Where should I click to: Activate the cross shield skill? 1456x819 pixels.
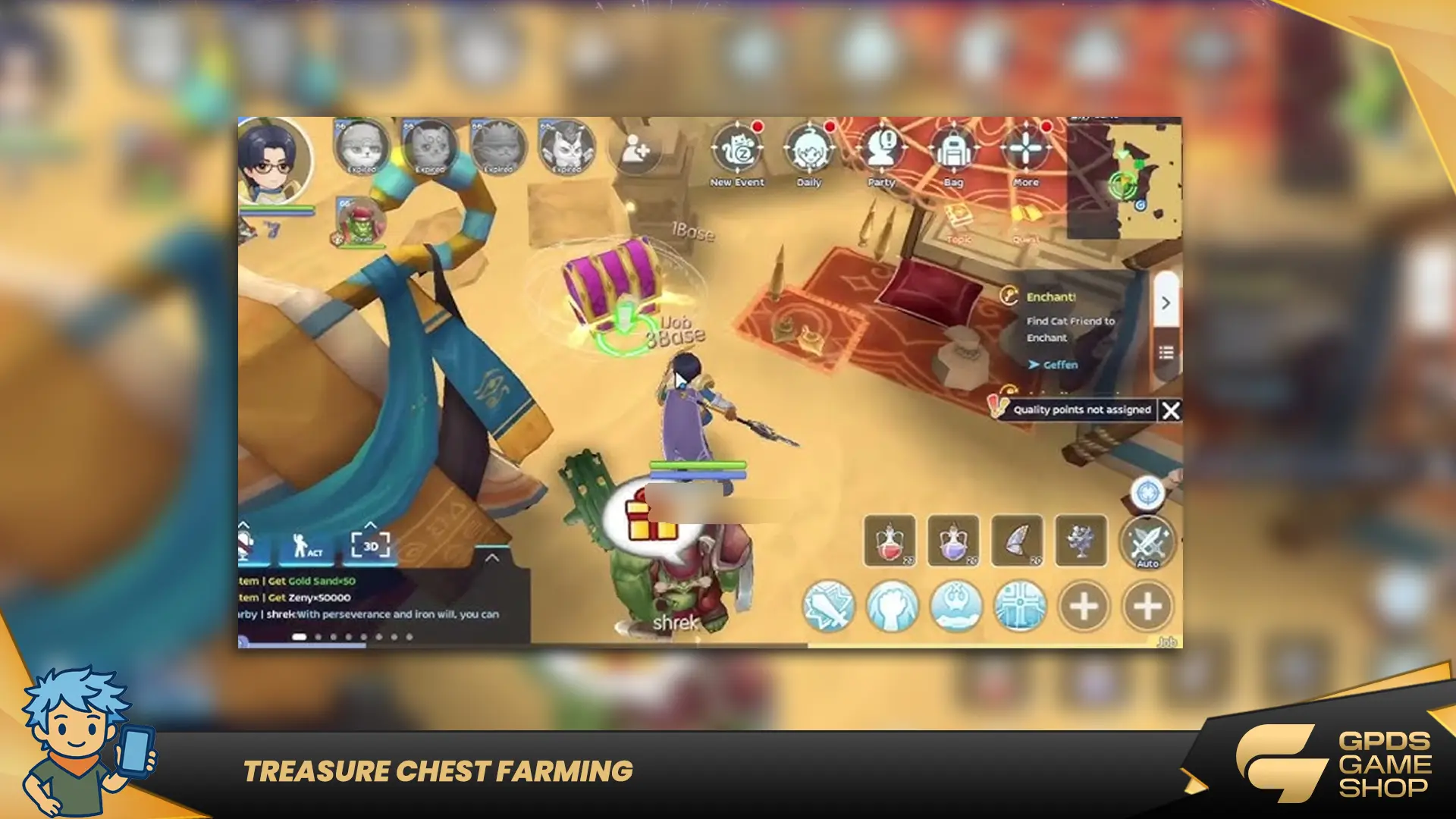[1020, 606]
